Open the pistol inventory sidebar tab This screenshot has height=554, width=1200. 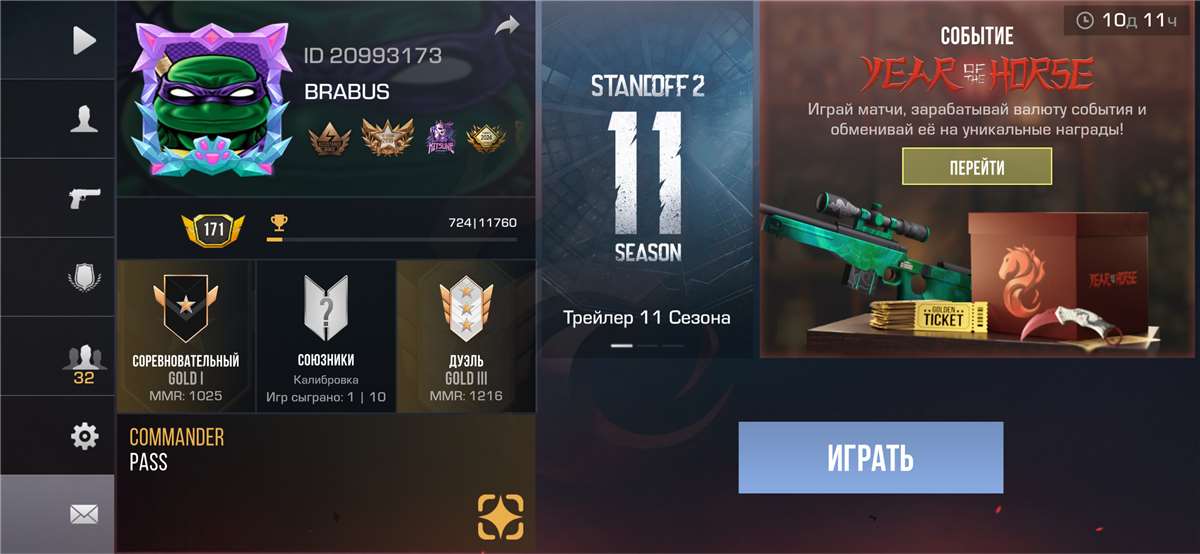click(85, 198)
